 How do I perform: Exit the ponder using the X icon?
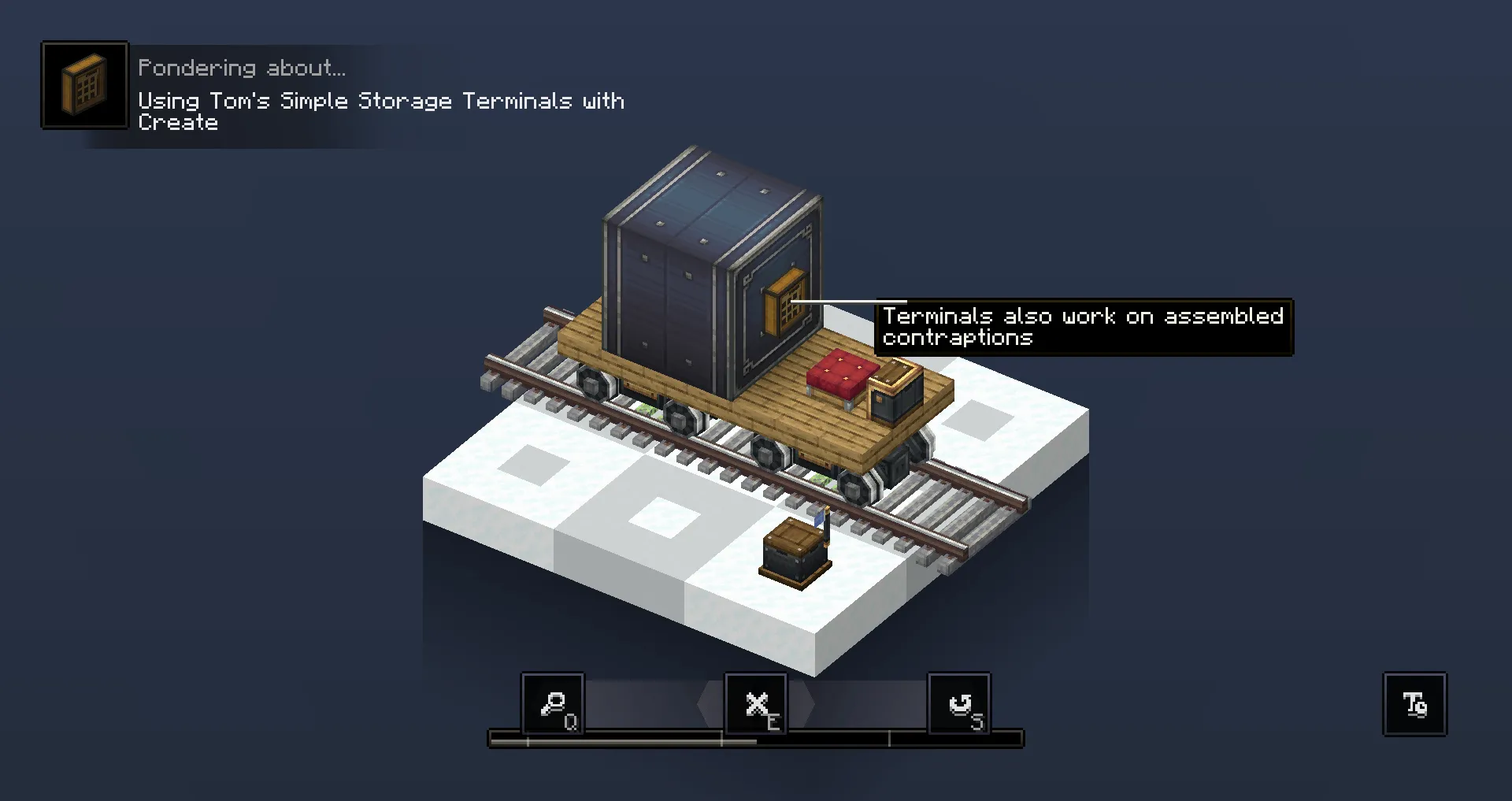[x=757, y=703]
